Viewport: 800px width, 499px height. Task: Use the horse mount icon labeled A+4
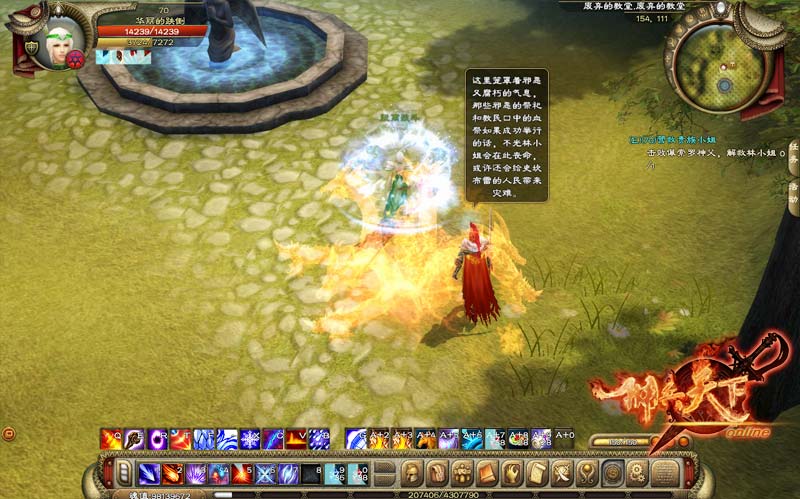tap(427, 439)
